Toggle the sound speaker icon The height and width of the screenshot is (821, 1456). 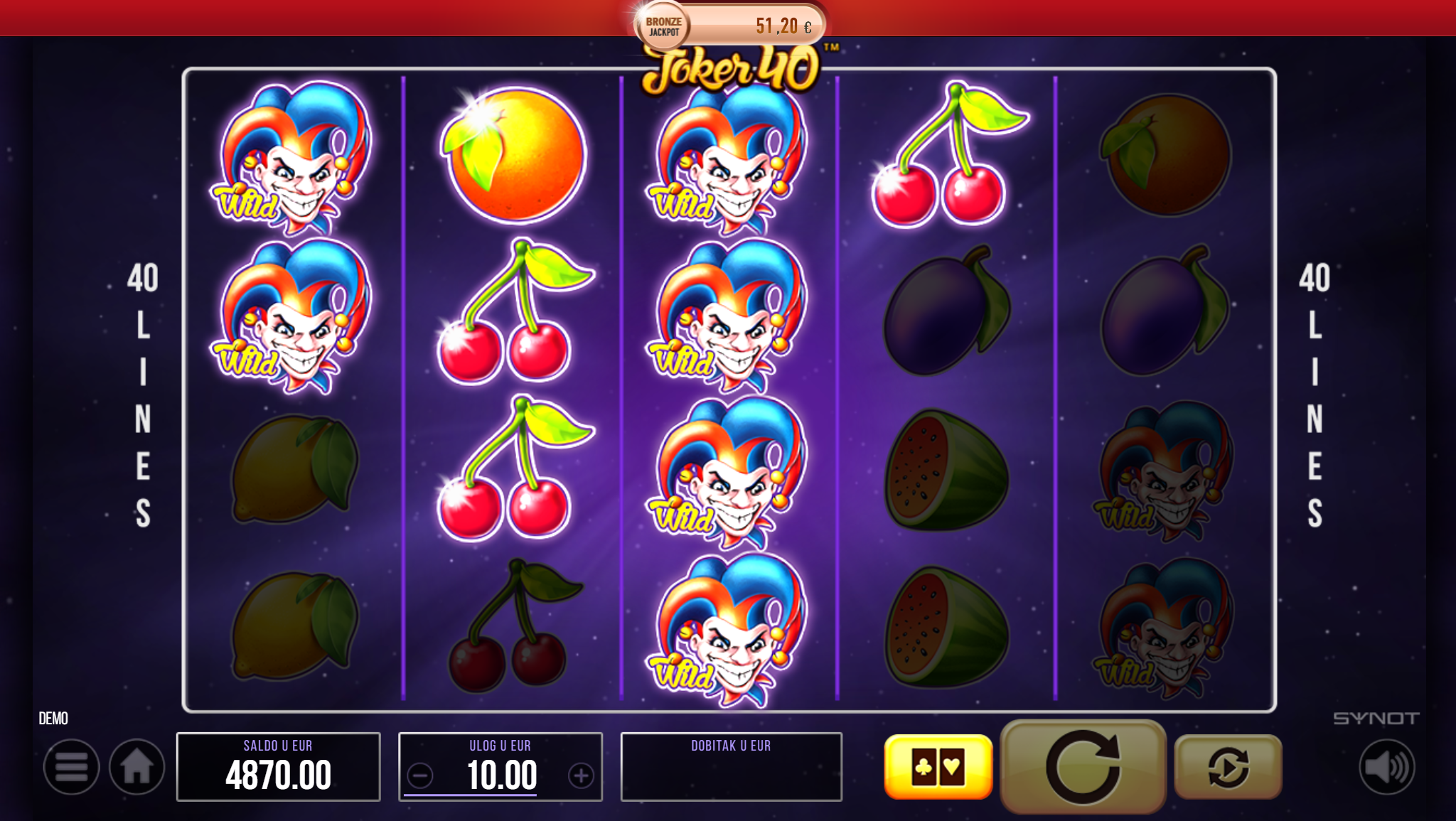[x=1386, y=767]
